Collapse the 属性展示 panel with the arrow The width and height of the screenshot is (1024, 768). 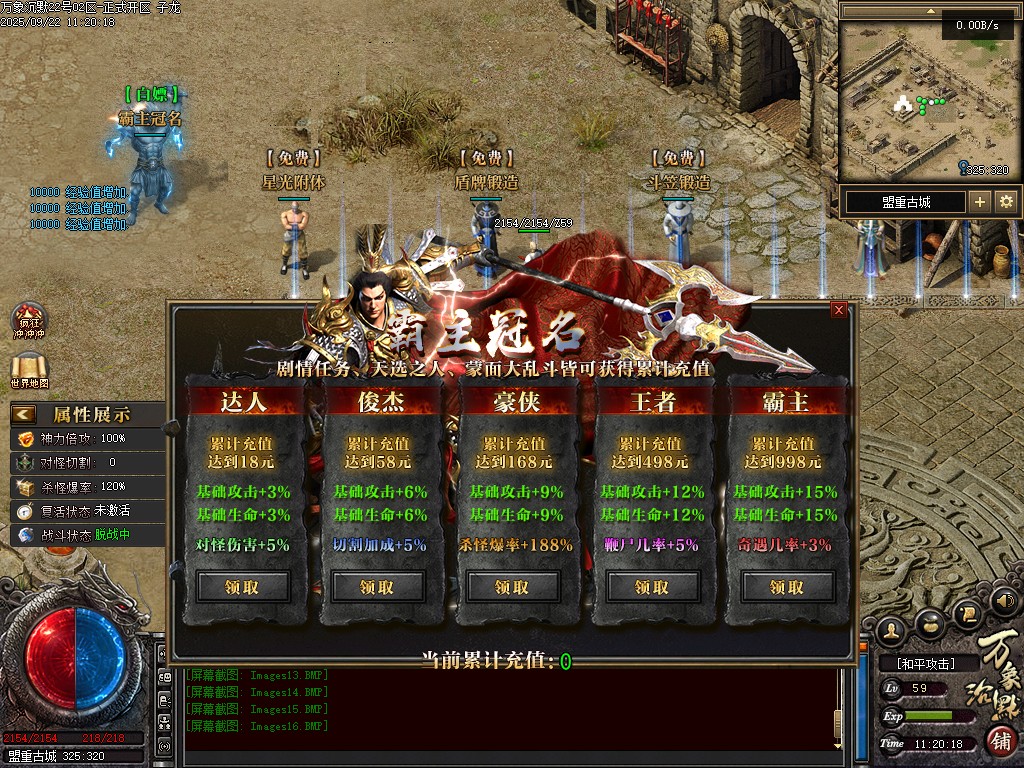point(25,414)
